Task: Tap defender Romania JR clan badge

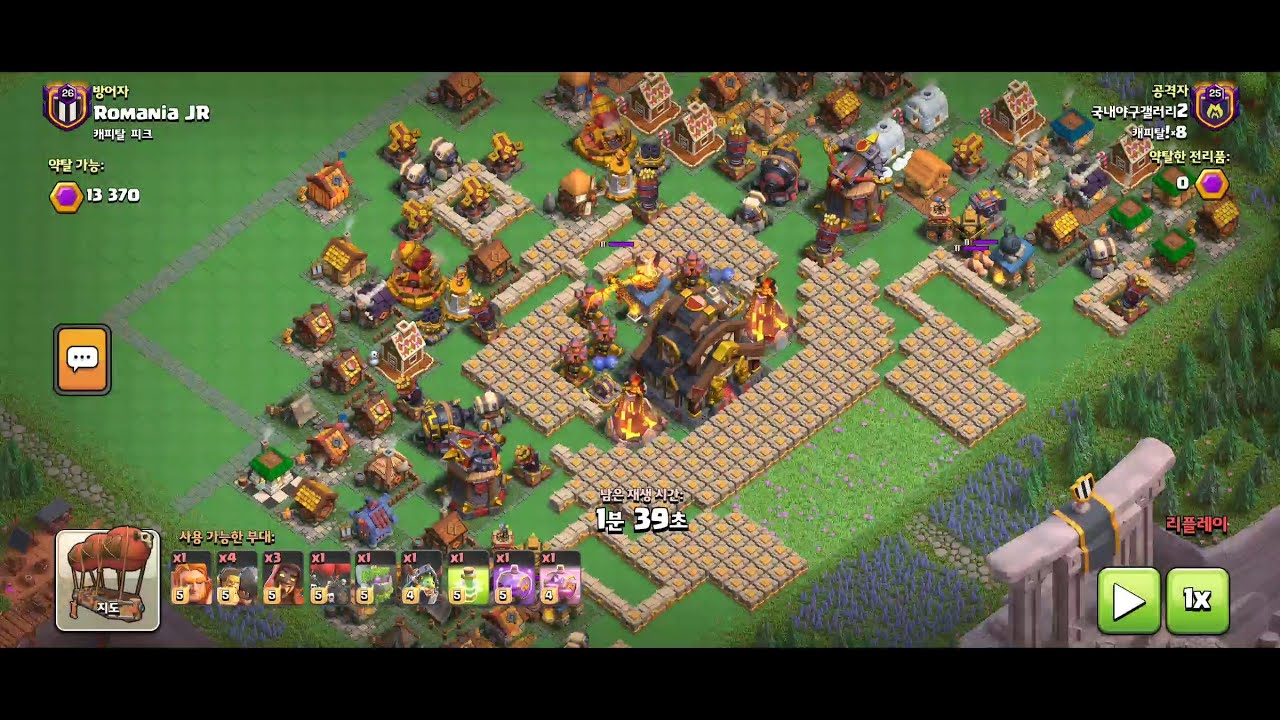Action: click(x=67, y=106)
